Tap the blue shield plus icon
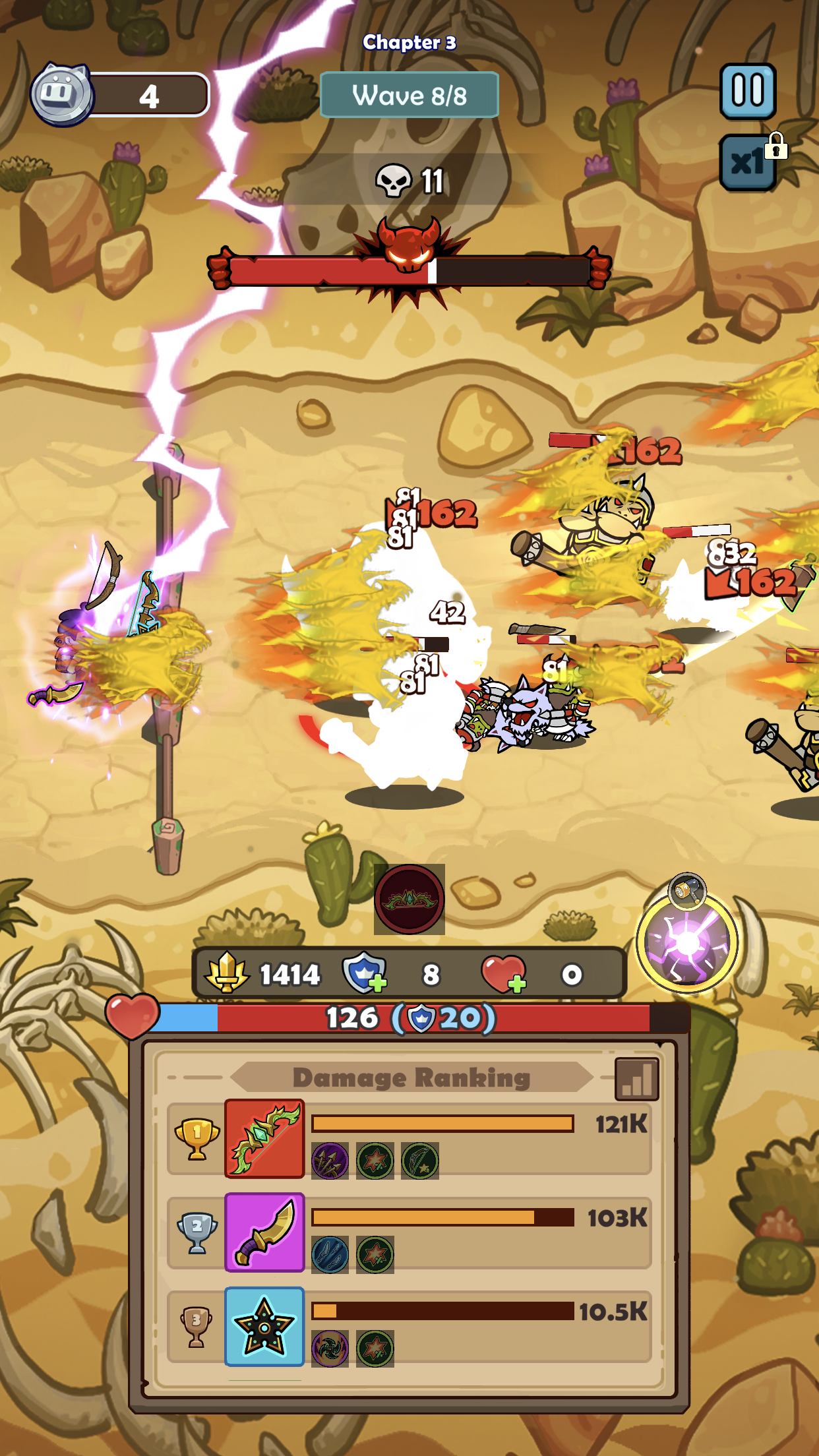The height and width of the screenshot is (1456, 819). coord(363,973)
